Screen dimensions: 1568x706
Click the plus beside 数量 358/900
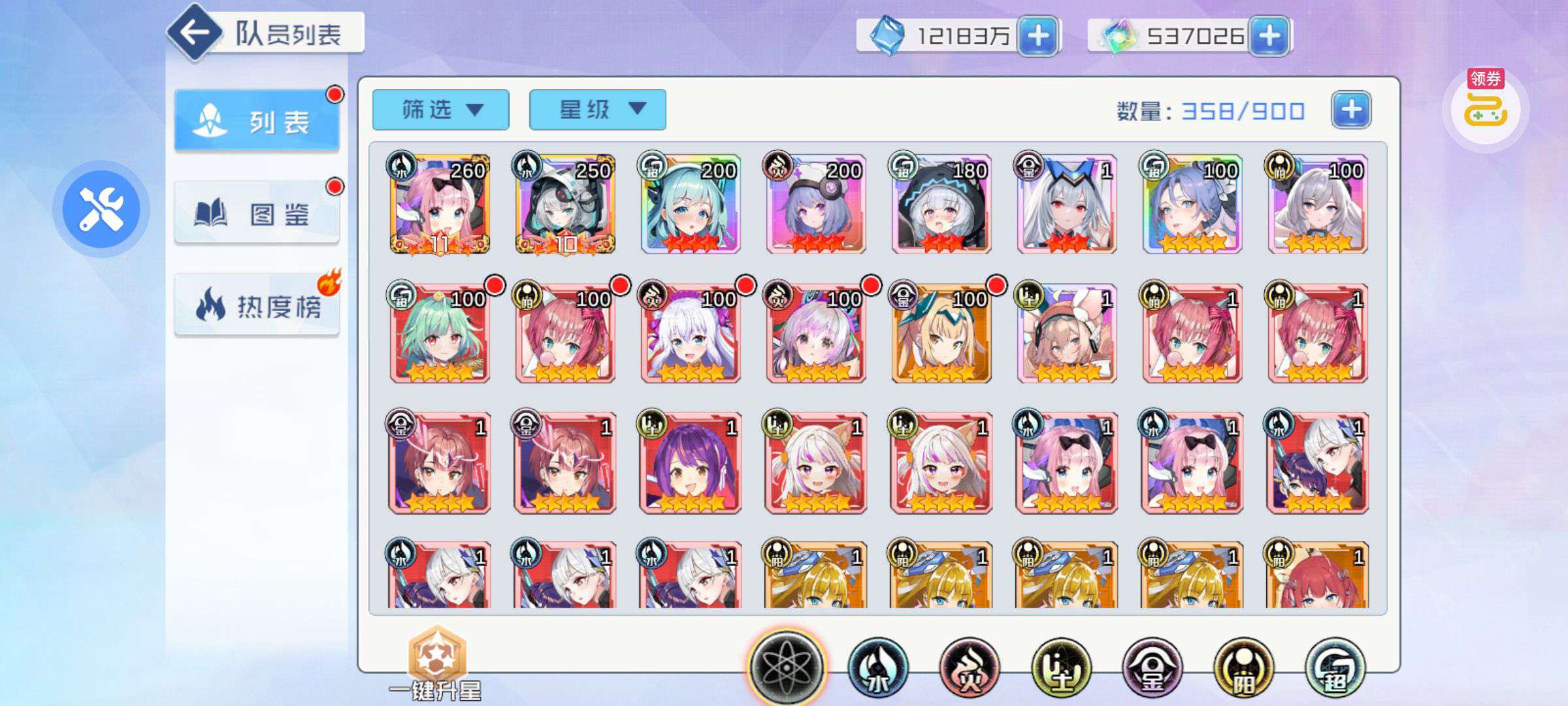[1350, 111]
